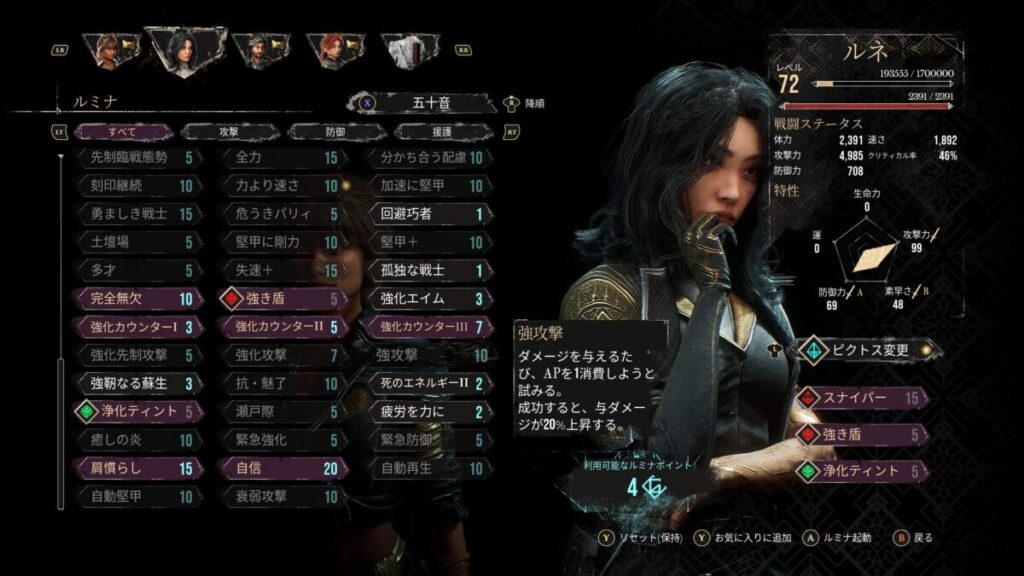Select the 防御 category tab
The image size is (1024, 576).
[335, 131]
